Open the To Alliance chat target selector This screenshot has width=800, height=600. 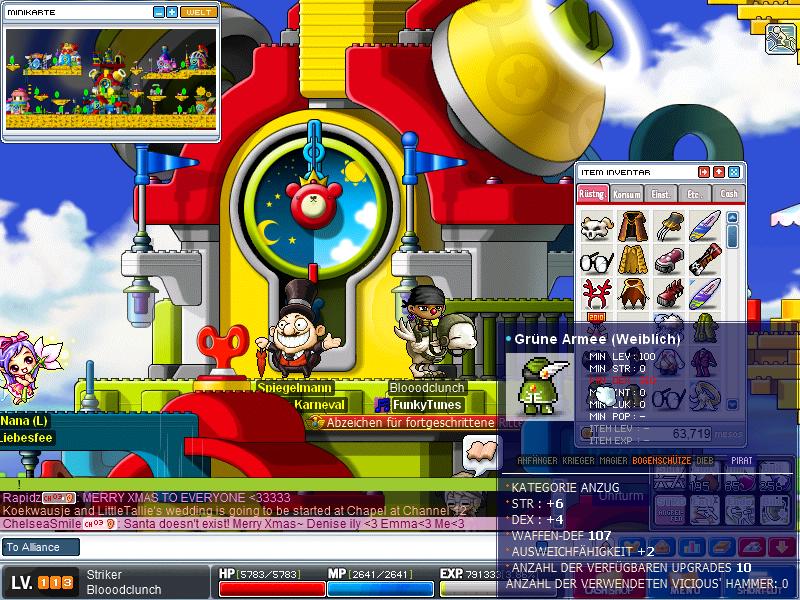(42, 547)
